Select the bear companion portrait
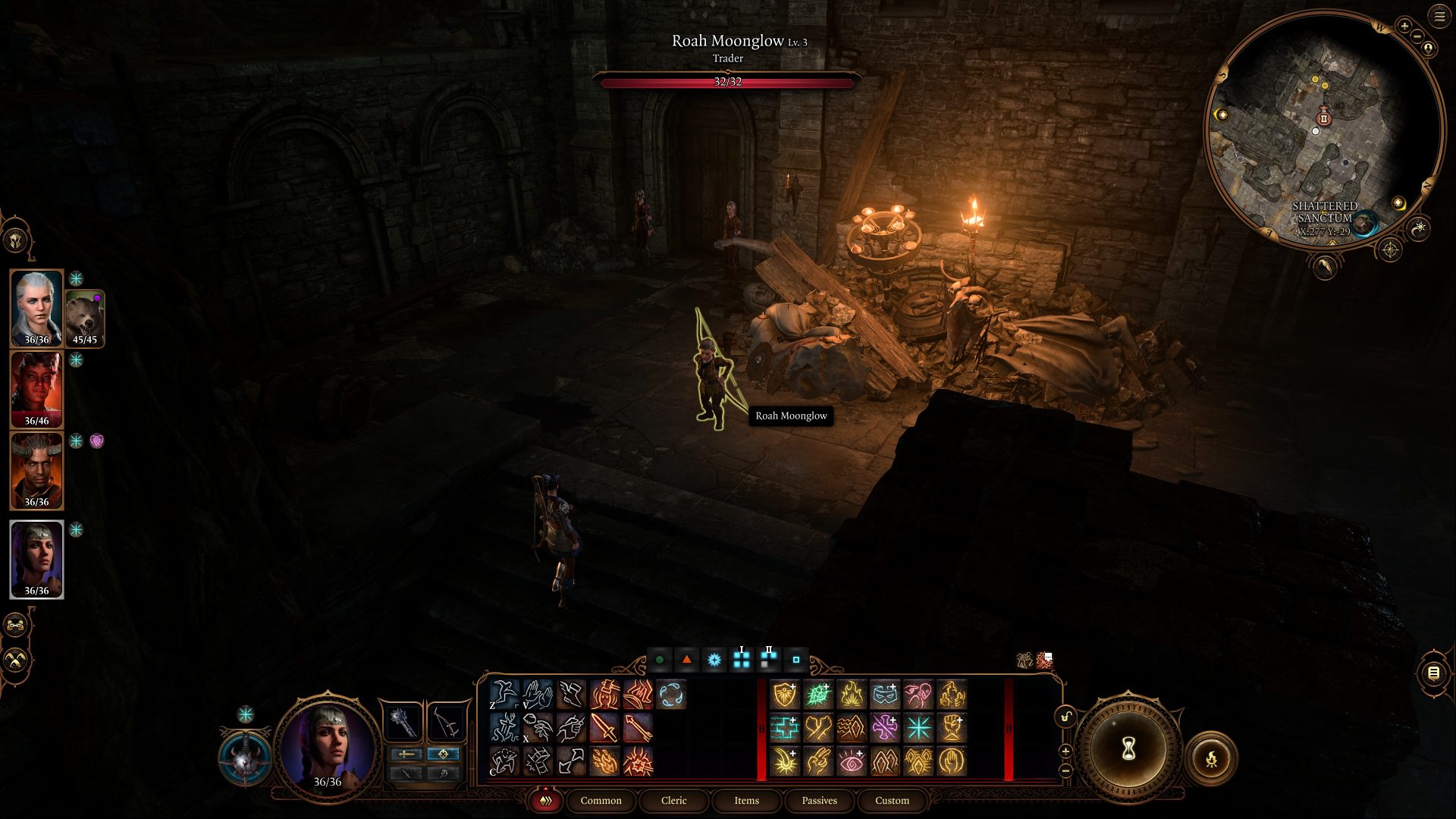This screenshot has height=819, width=1456. coord(84,318)
